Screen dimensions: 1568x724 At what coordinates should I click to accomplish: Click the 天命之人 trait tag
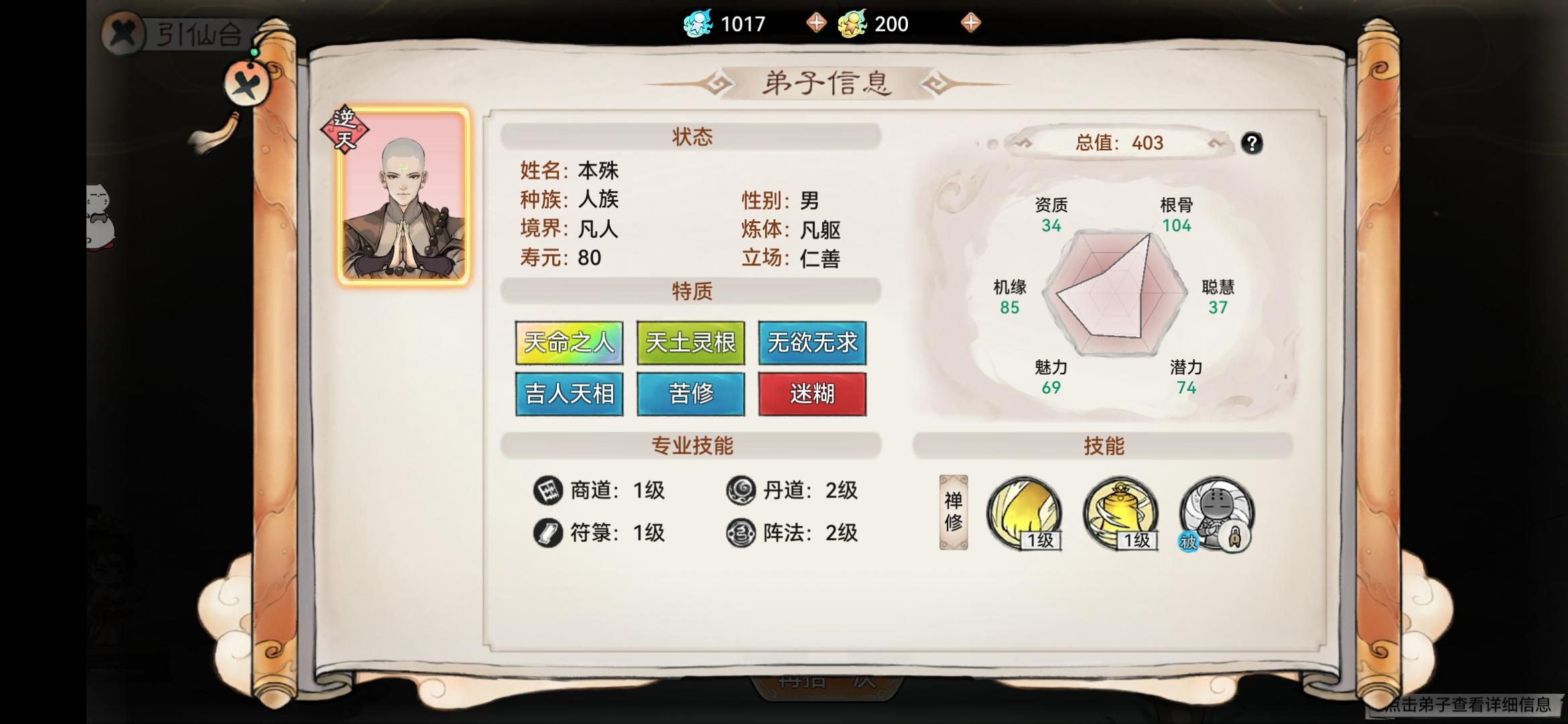[x=569, y=343]
